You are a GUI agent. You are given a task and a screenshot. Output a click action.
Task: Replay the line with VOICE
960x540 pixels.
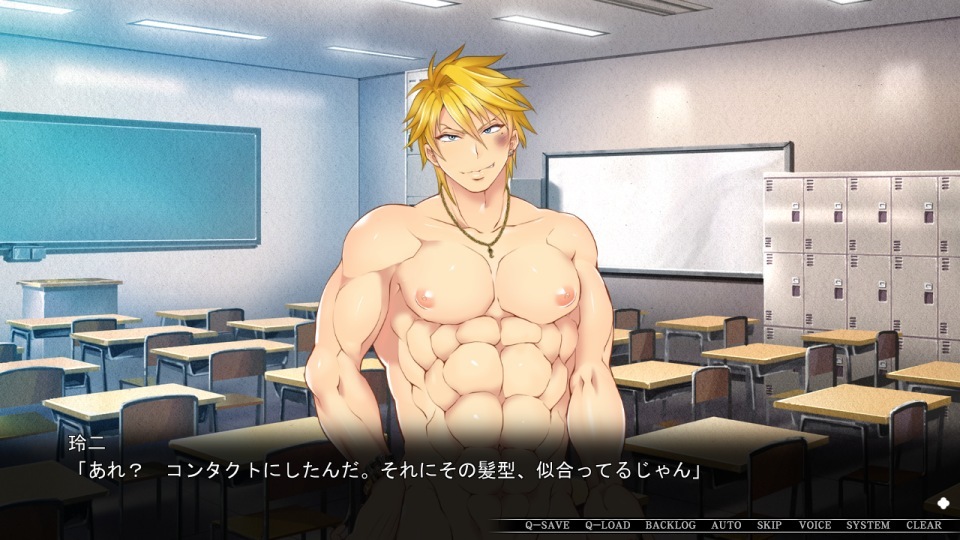tap(815, 525)
